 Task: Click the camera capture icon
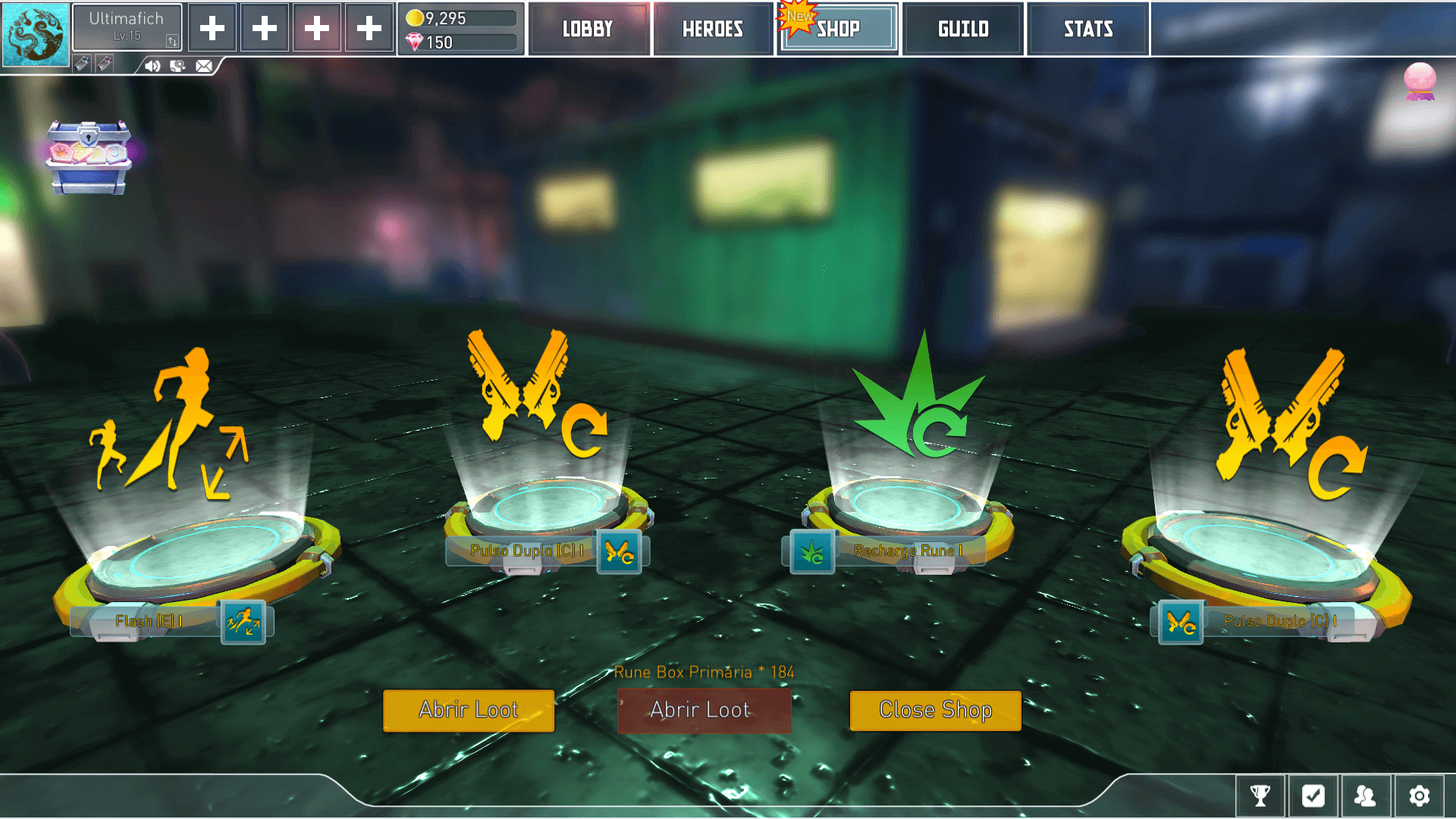coord(178,66)
